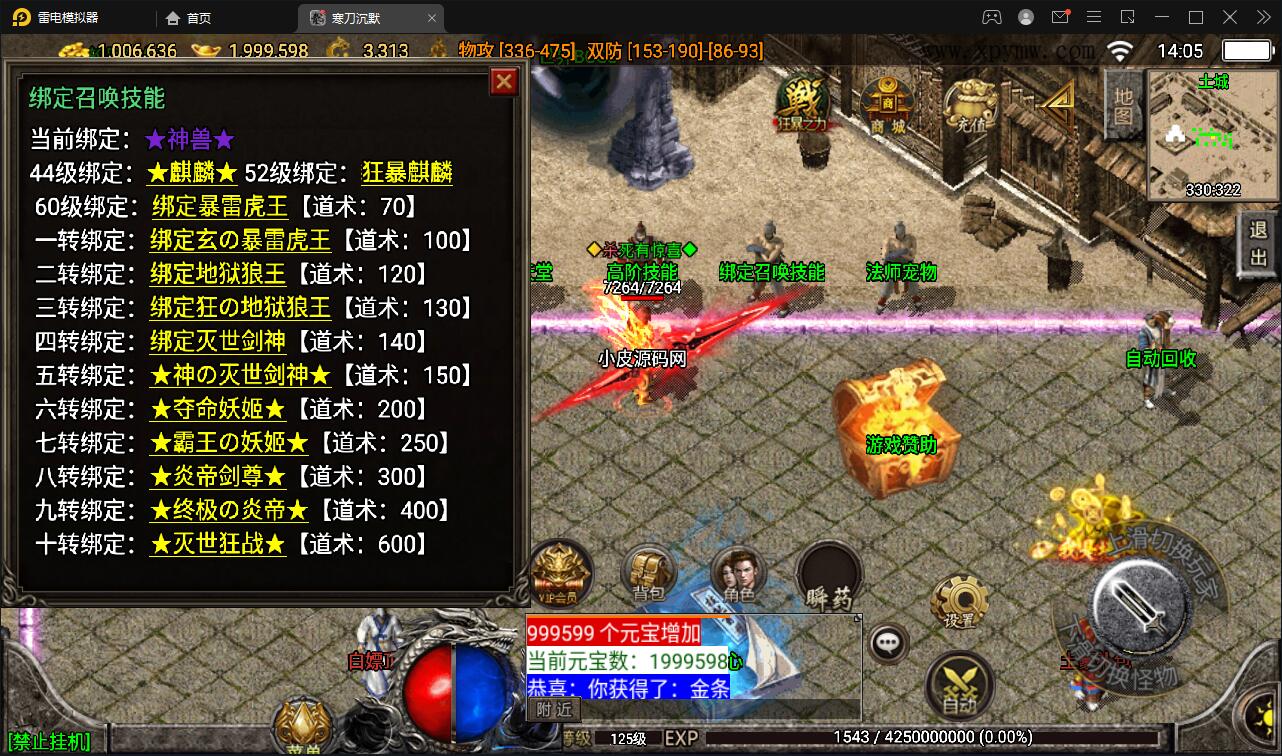Viewport: 1282px width, 756px height.
Task: Enable 禁止挂机 anti-AFK option
Action: pyautogui.click(x=47, y=740)
